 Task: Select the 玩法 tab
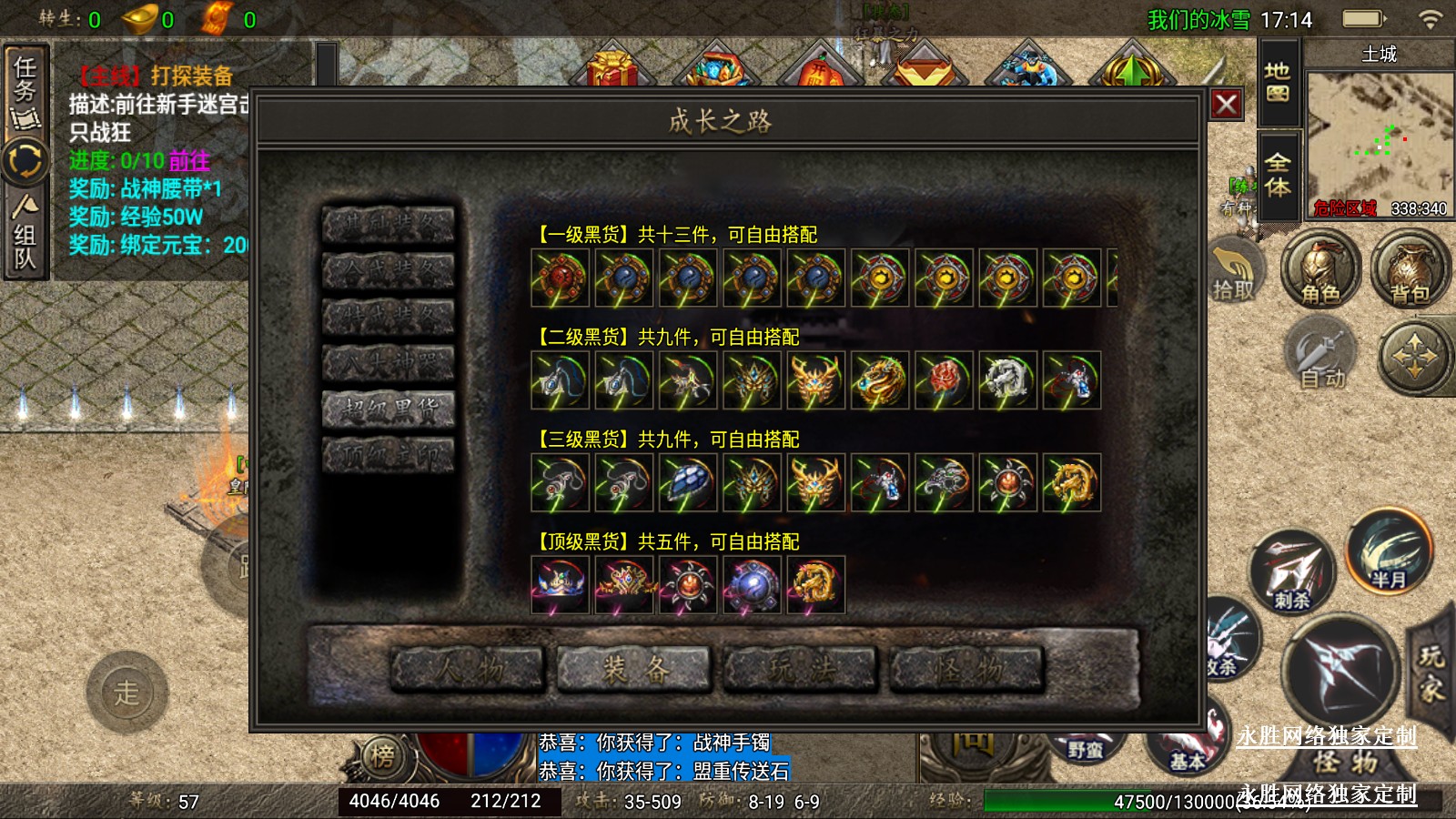click(801, 670)
